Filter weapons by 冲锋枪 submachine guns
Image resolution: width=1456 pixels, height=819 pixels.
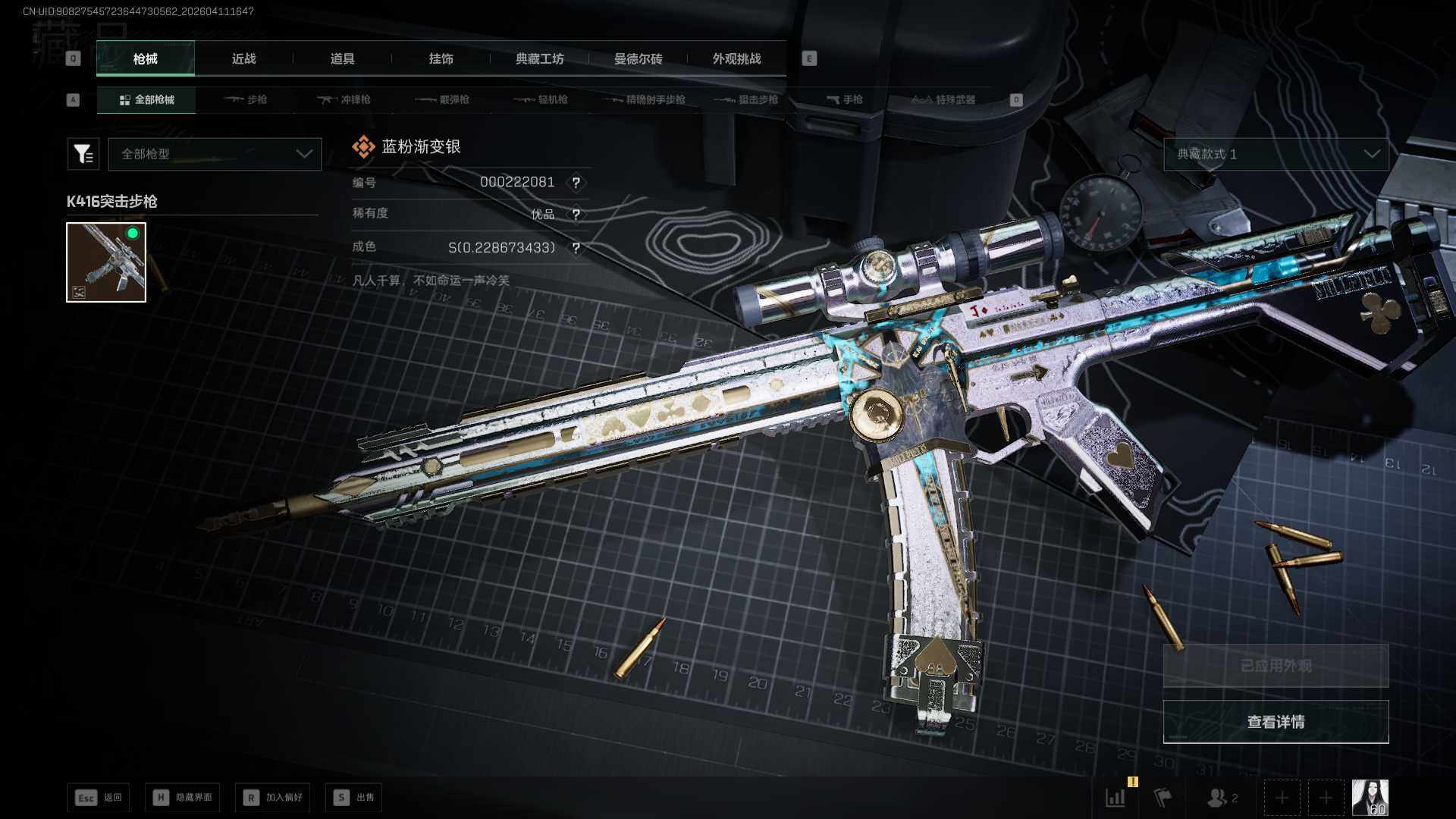click(344, 99)
